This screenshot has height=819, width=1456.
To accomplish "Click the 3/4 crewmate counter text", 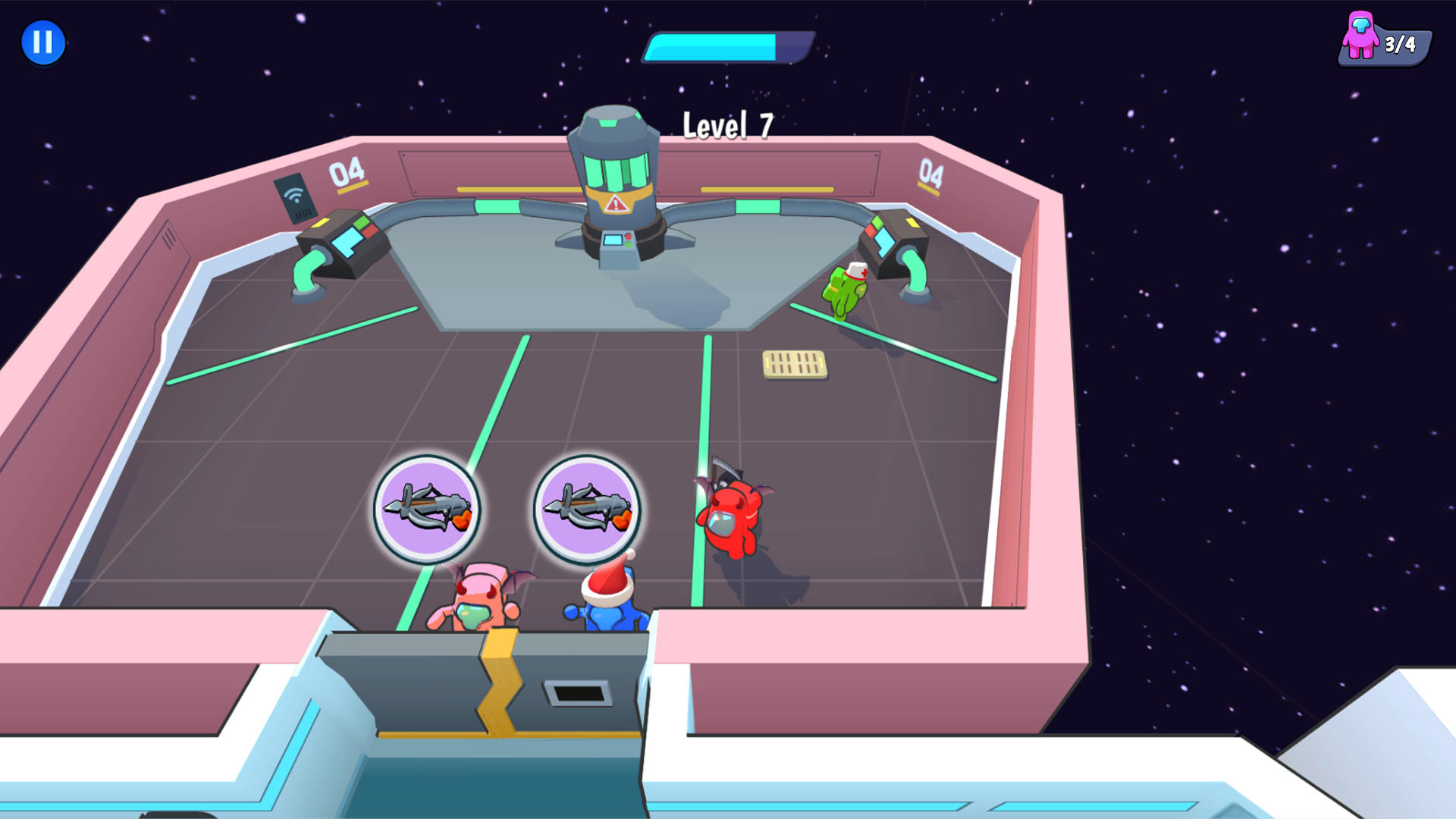I will click(x=1401, y=44).
